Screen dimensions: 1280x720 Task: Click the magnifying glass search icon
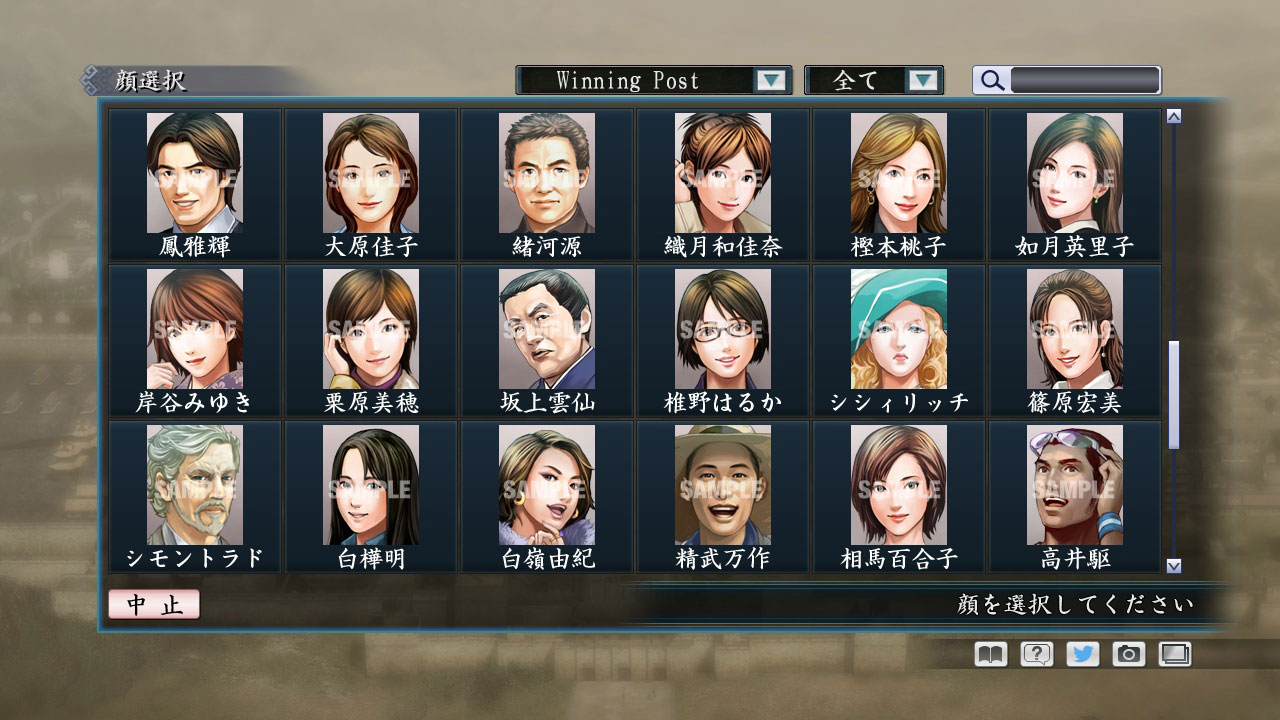pyautogui.click(x=991, y=80)
